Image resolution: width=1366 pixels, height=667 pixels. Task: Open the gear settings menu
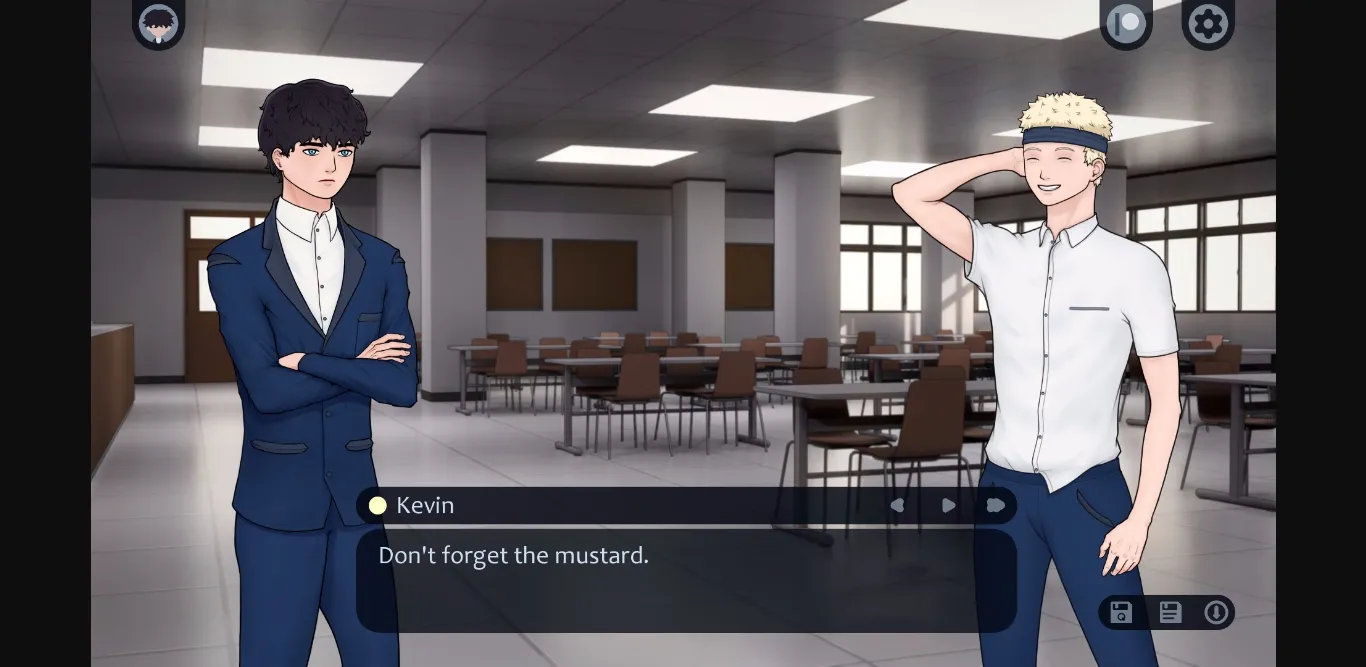1208,23
